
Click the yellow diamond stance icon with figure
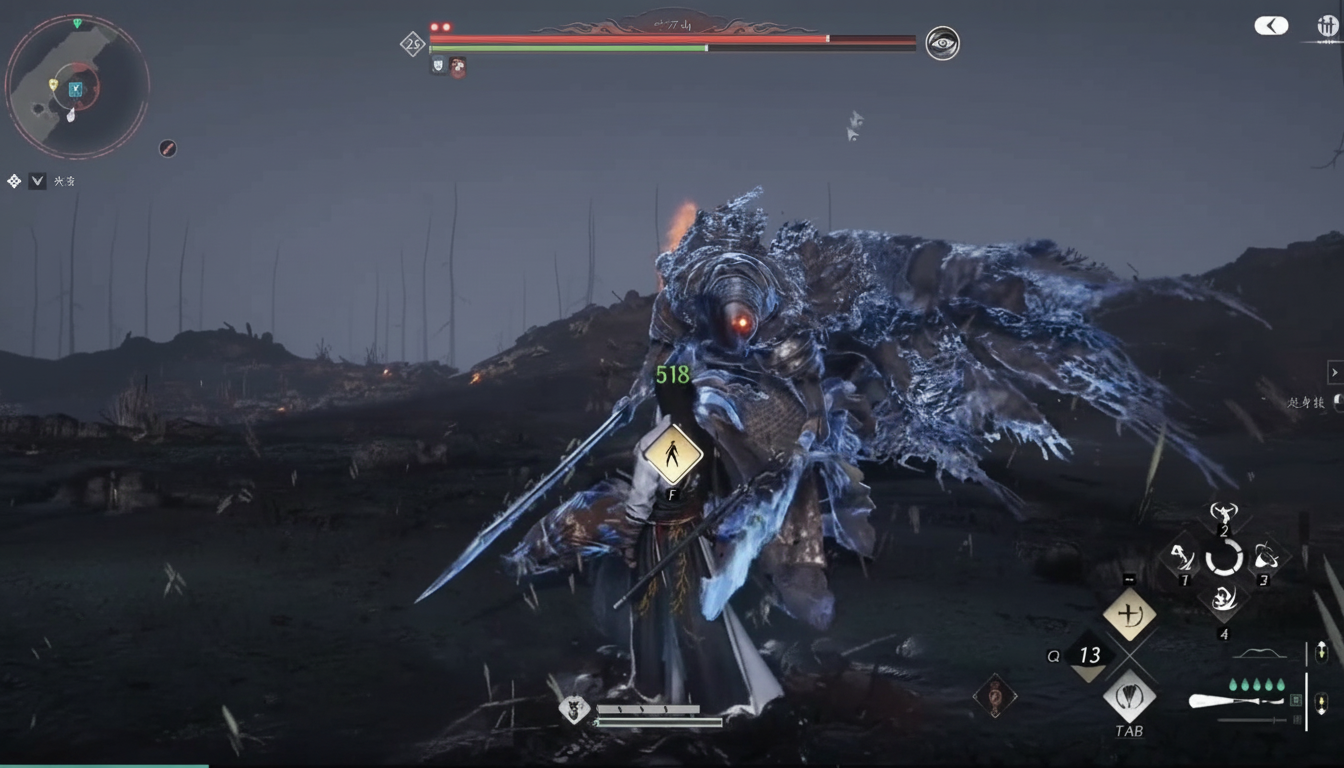[x=672, y=454]
